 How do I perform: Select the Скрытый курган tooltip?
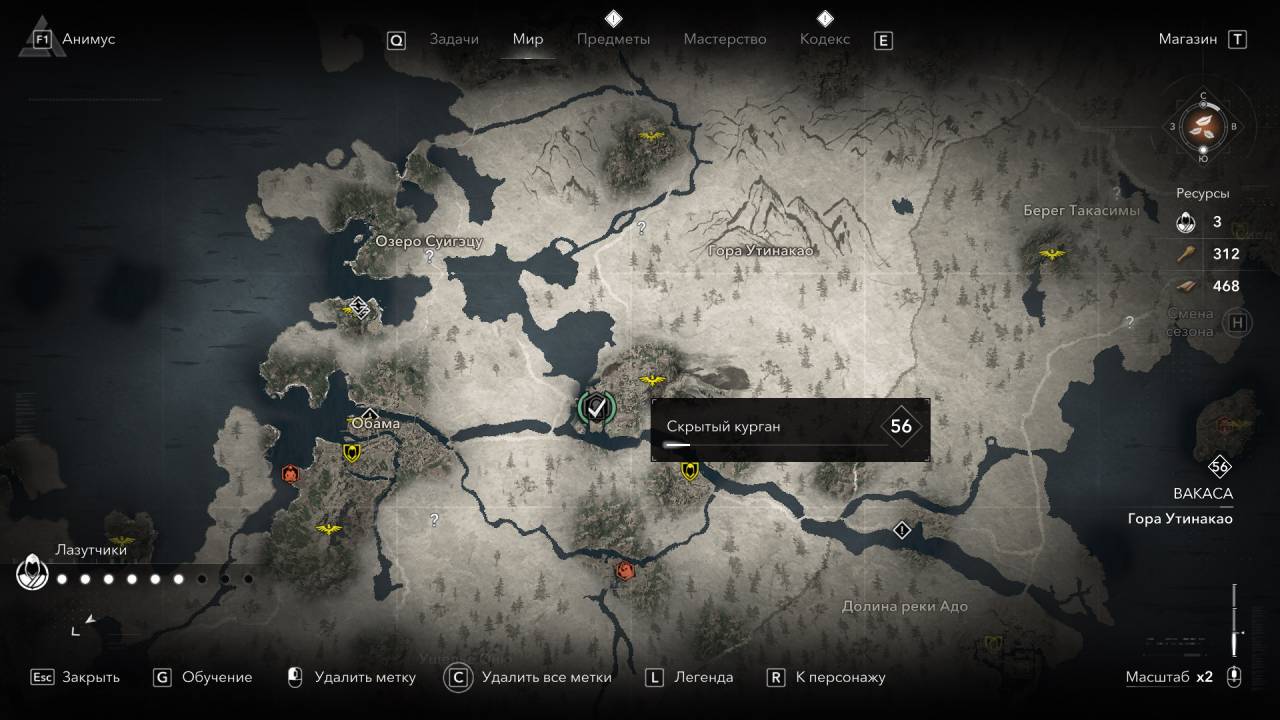[x=790, y=429]
